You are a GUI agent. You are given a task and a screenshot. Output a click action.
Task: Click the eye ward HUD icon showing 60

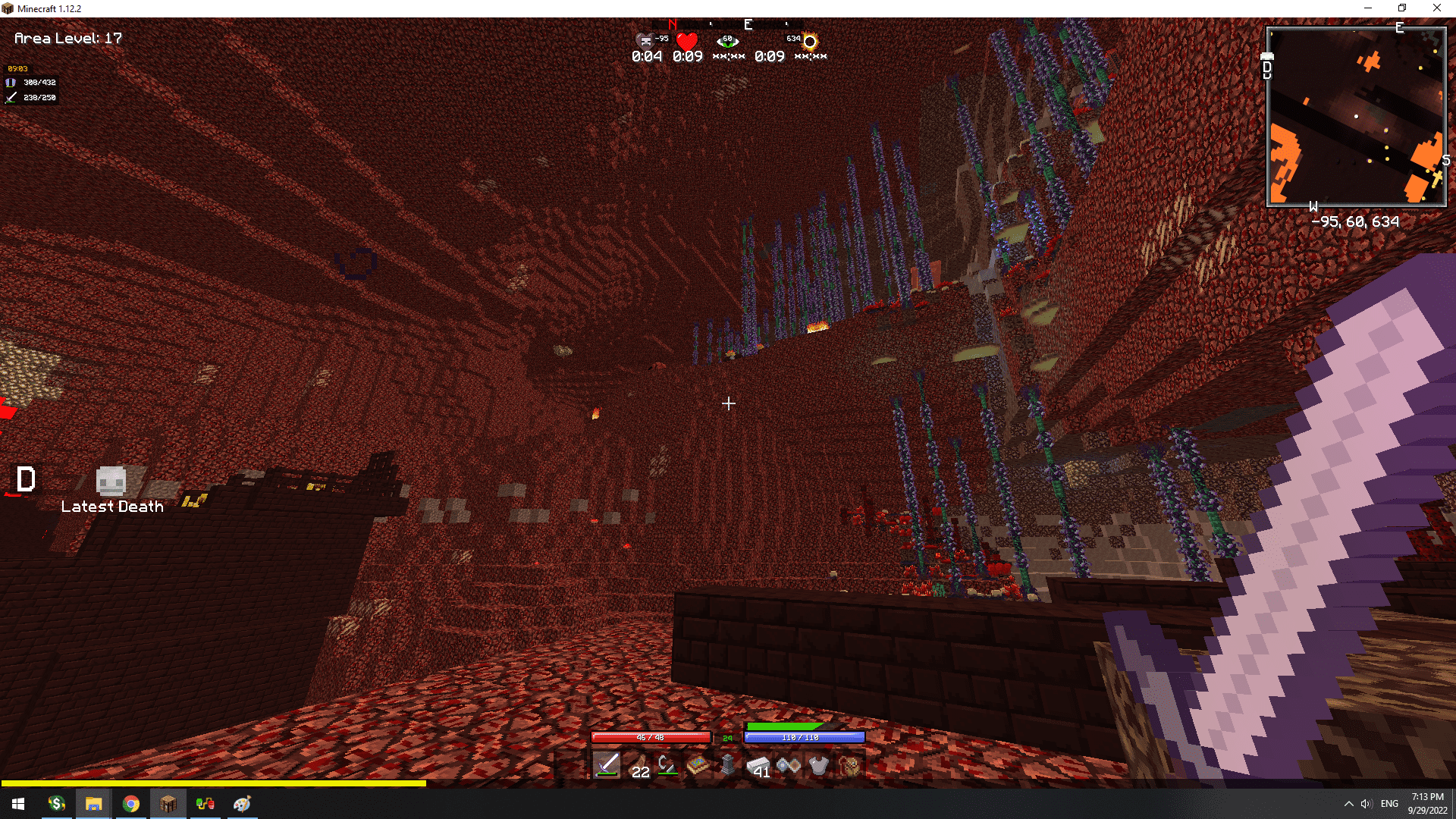(x=728, y=39)
